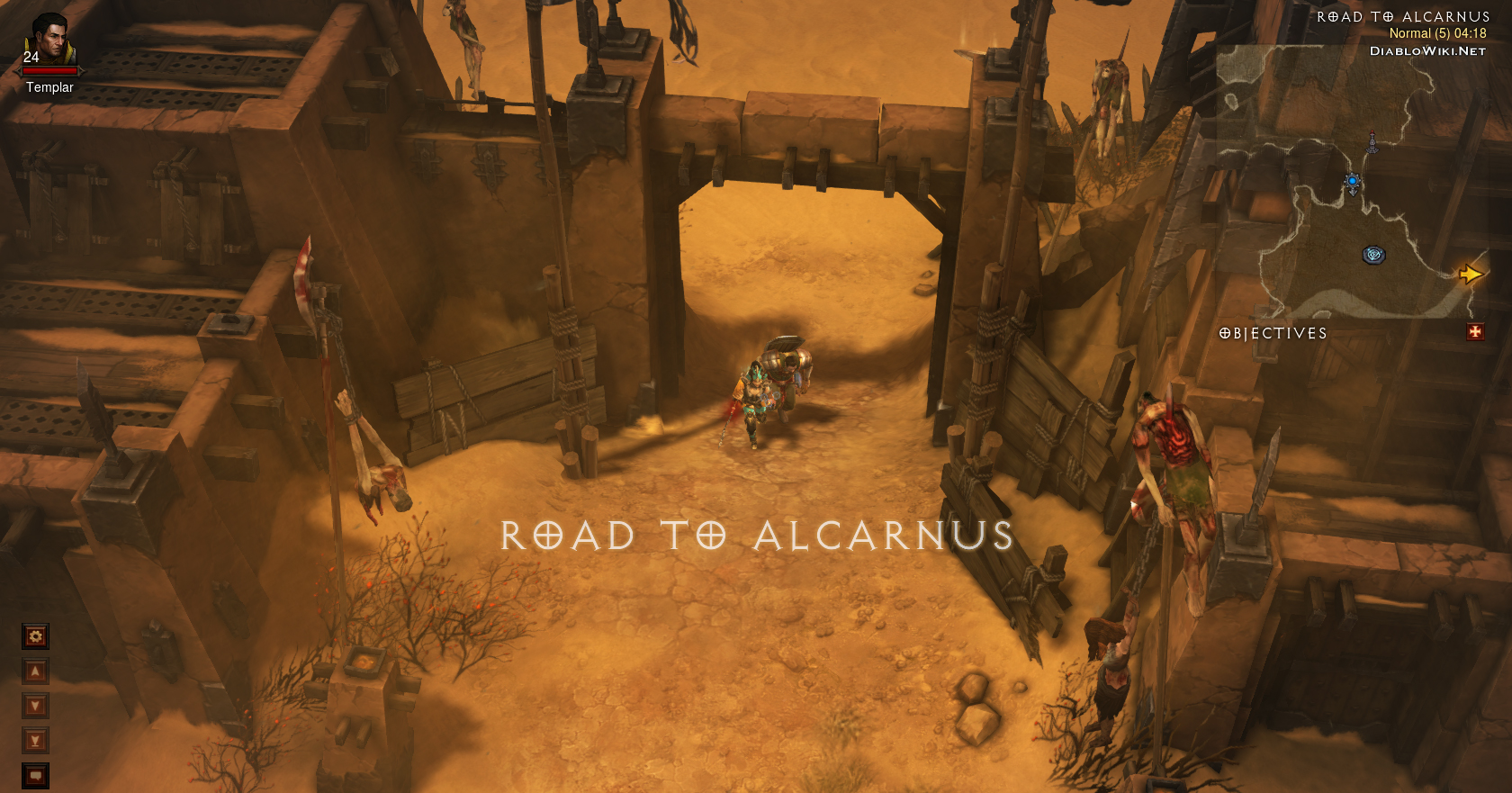Open the chat speech bubble button
Screen dimensions: 1512x793
click(35, 775)
